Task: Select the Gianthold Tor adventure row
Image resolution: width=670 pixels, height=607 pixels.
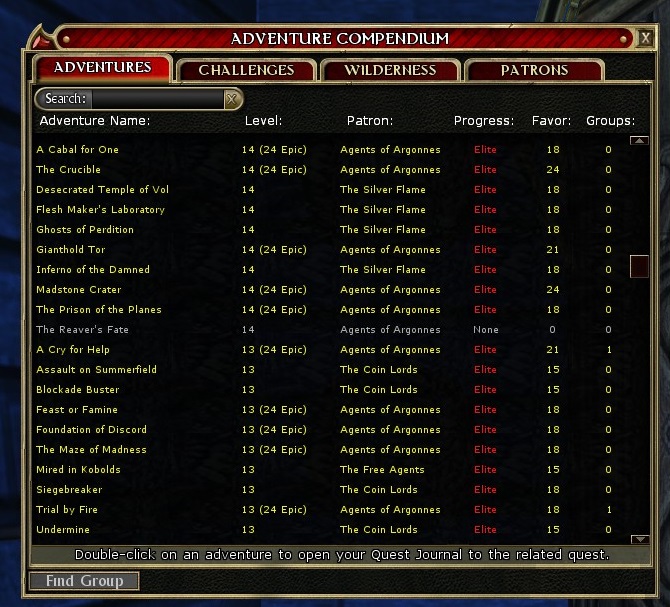Action: [x=71, y=250]
